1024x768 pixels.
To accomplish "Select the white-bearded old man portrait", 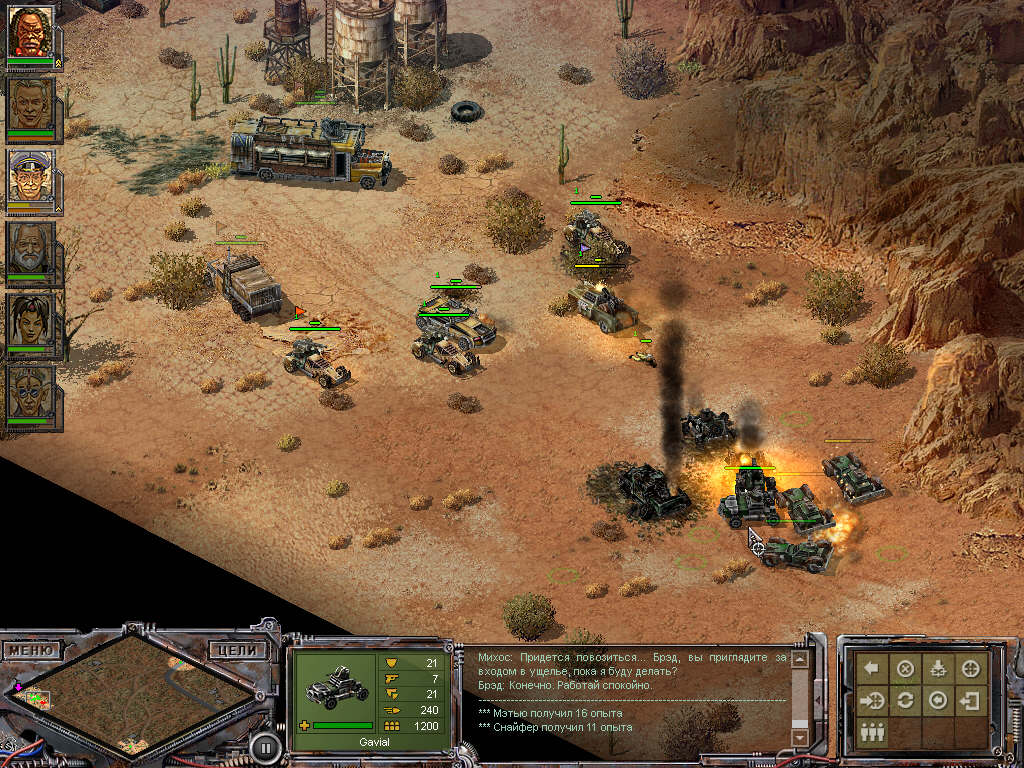I will point(31,248).
